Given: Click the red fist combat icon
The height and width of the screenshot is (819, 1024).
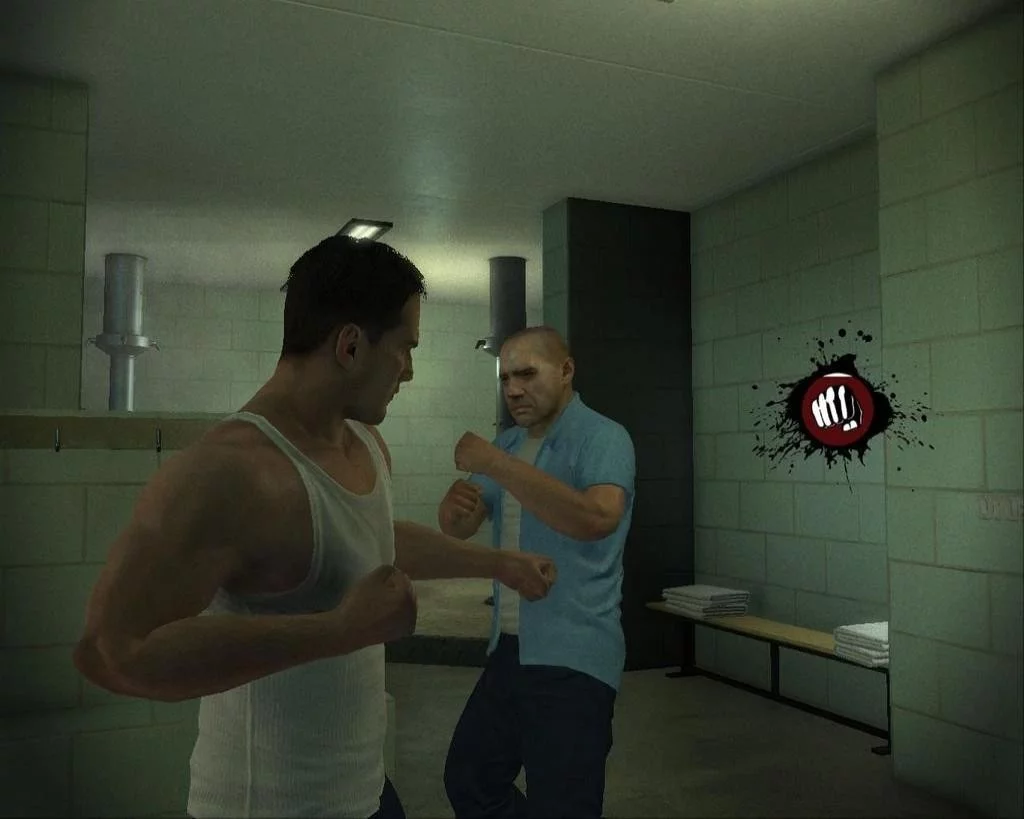Looking at the screenshot, I should 837,410.
